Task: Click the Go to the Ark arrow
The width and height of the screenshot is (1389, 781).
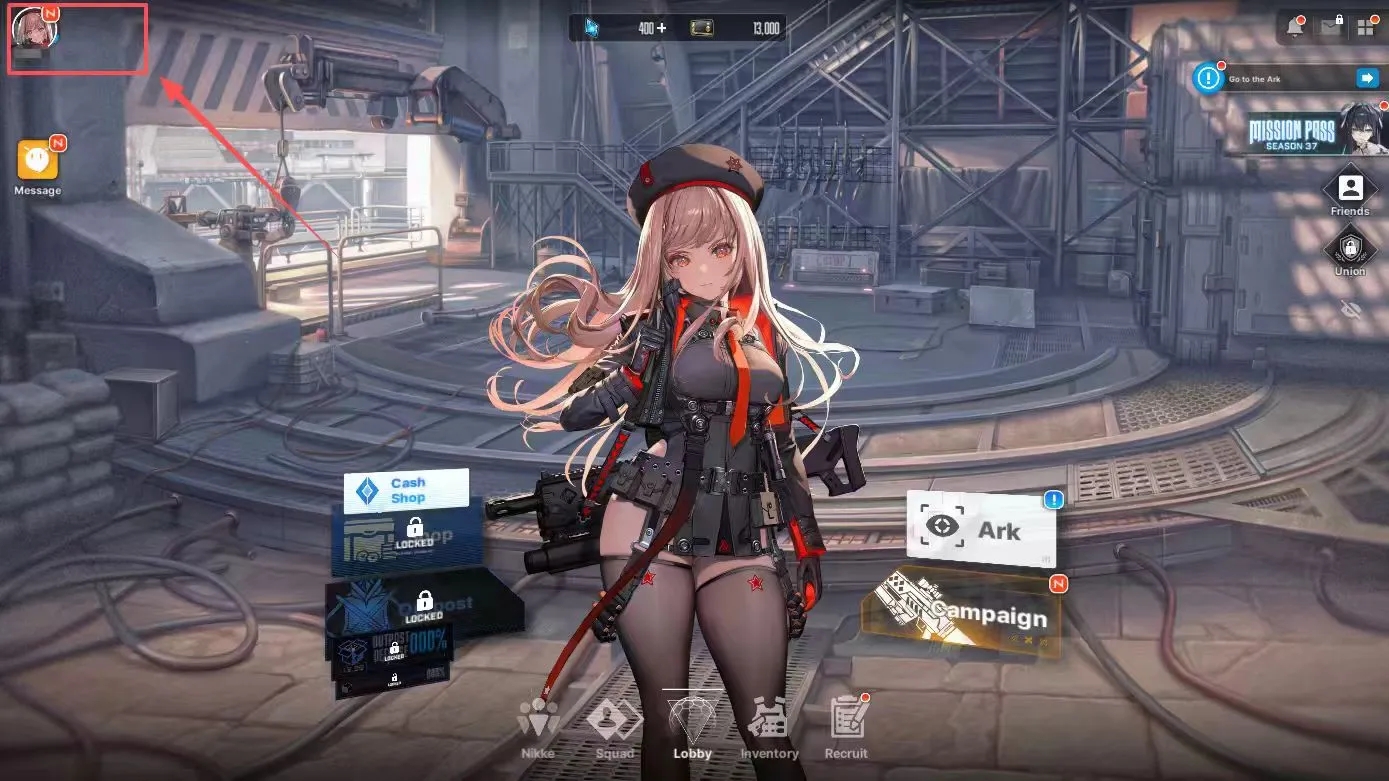Action: pos(1368,78)
